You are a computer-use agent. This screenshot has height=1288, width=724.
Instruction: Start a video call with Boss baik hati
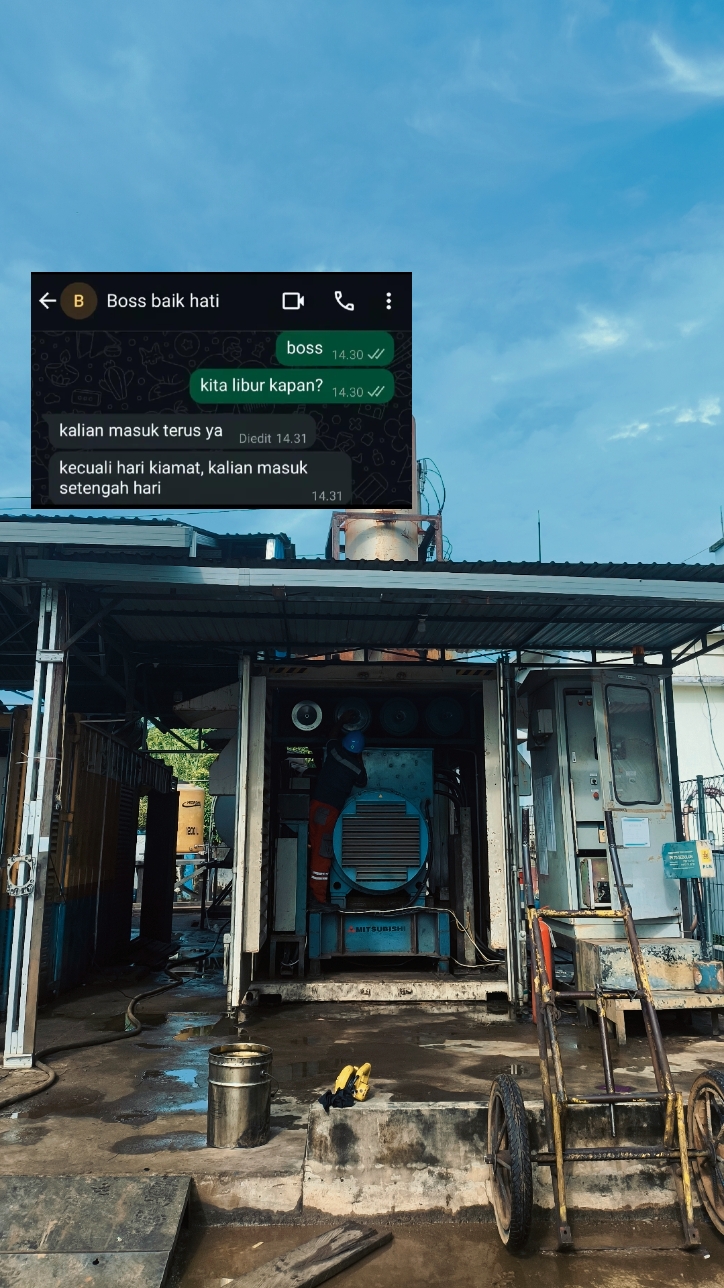(x=293, y=301)
